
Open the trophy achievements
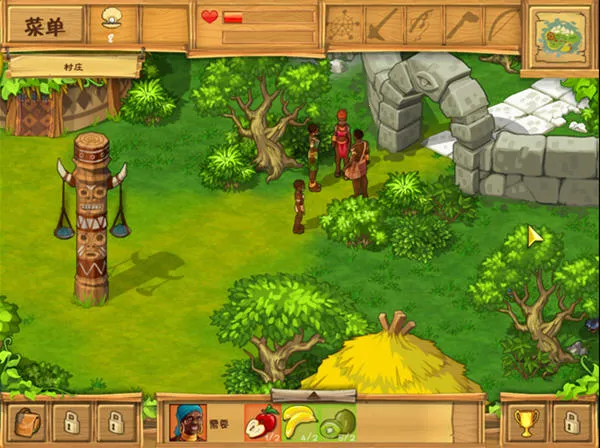point(525,421)
